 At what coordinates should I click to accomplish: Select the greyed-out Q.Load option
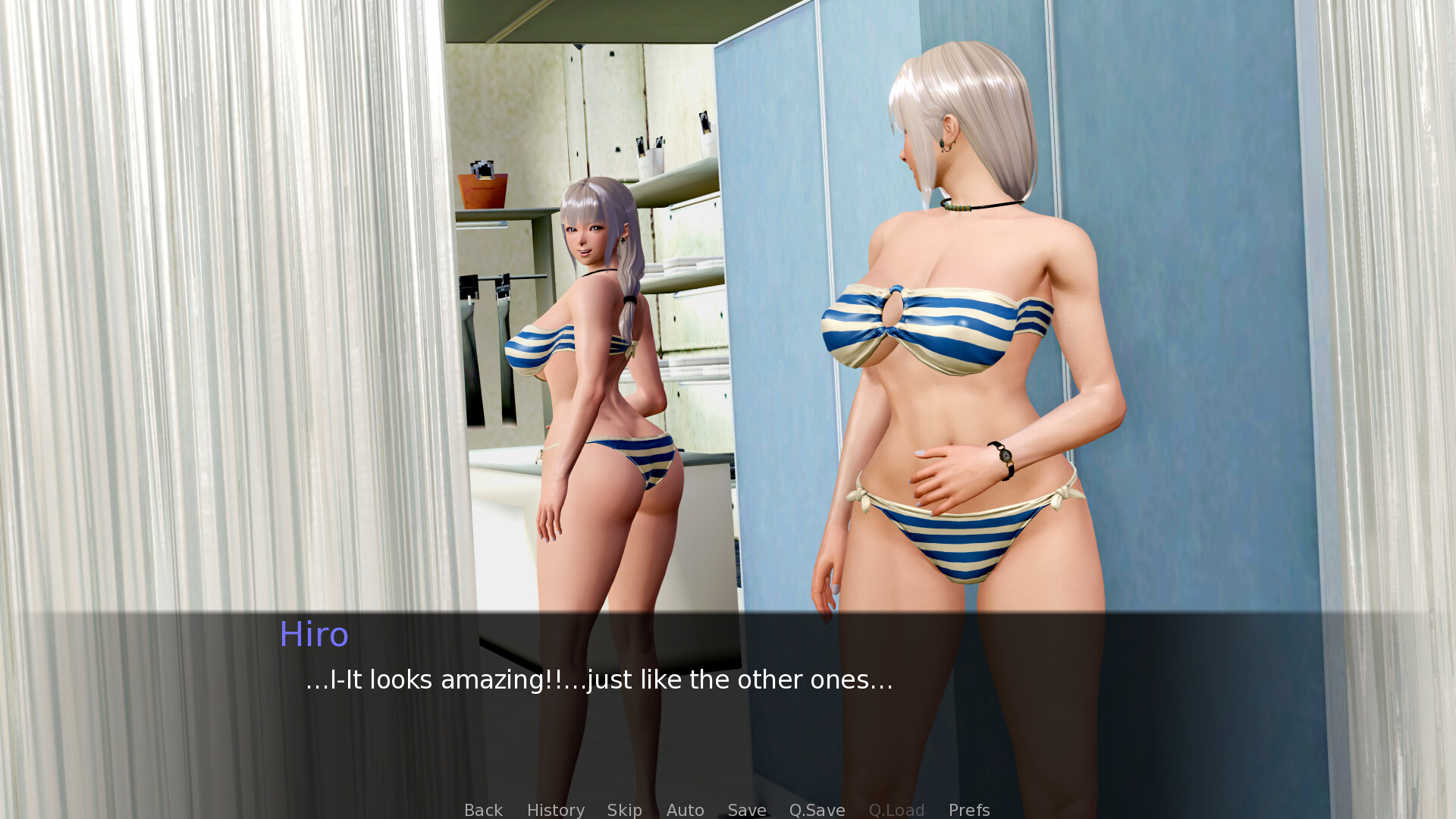(897, 810)
